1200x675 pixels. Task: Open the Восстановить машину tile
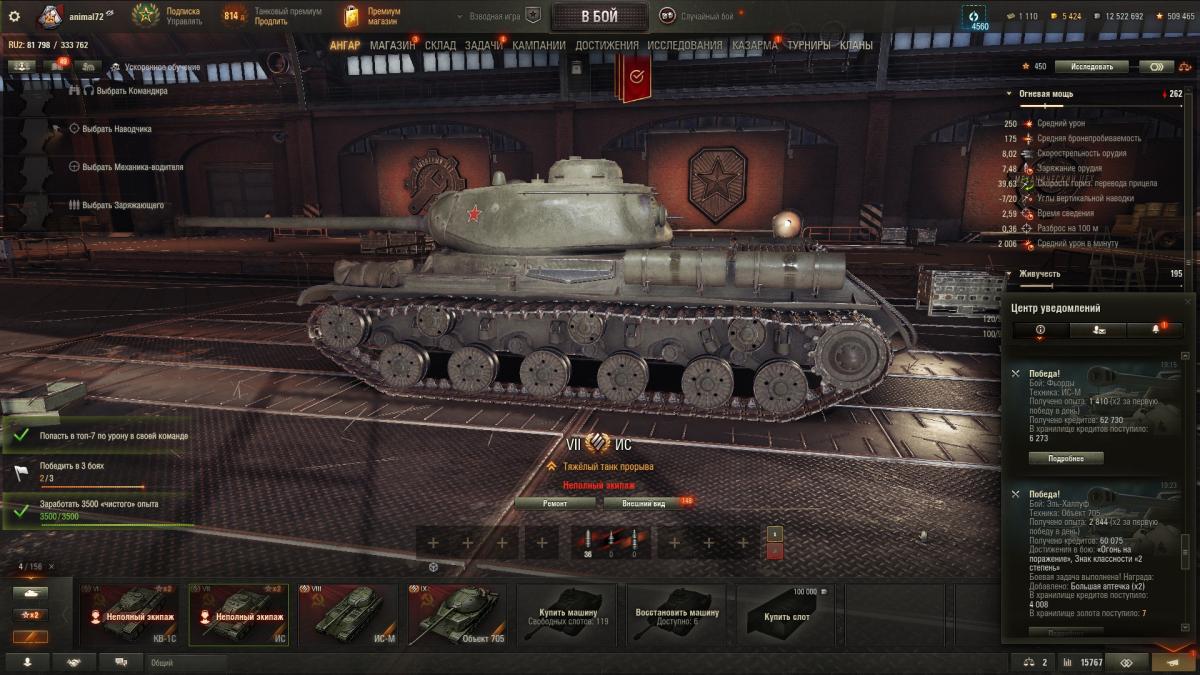click(676, 615)
